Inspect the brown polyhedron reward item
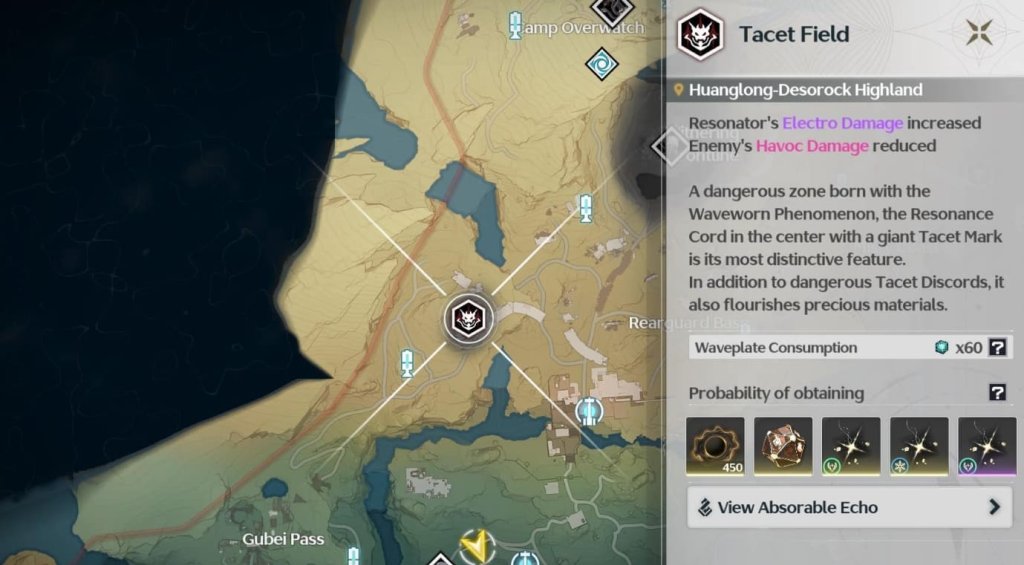This screenshot has width=1024, height=565. (x=783, y=446)
